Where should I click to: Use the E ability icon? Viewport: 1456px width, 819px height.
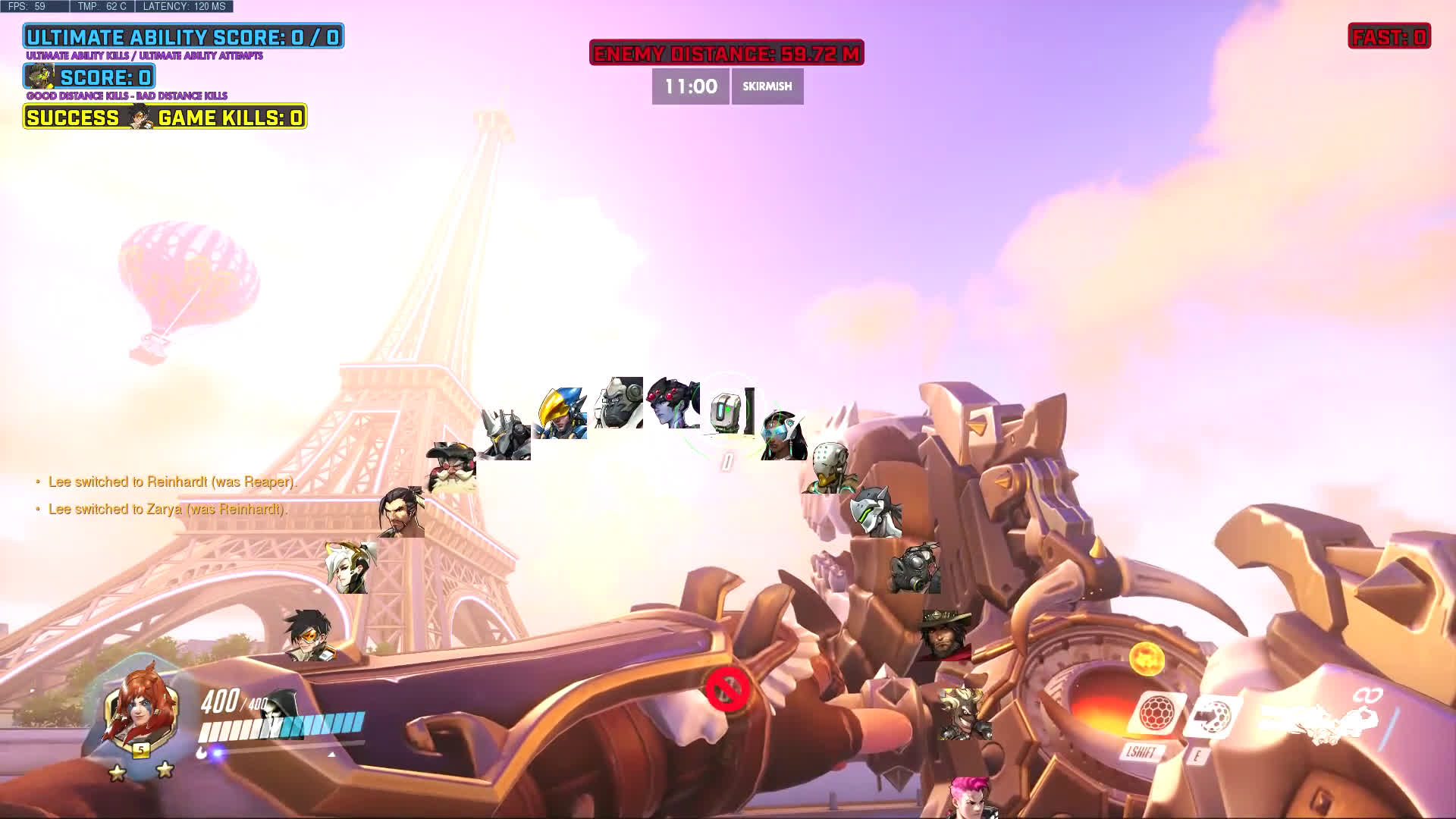[1212, 717]
